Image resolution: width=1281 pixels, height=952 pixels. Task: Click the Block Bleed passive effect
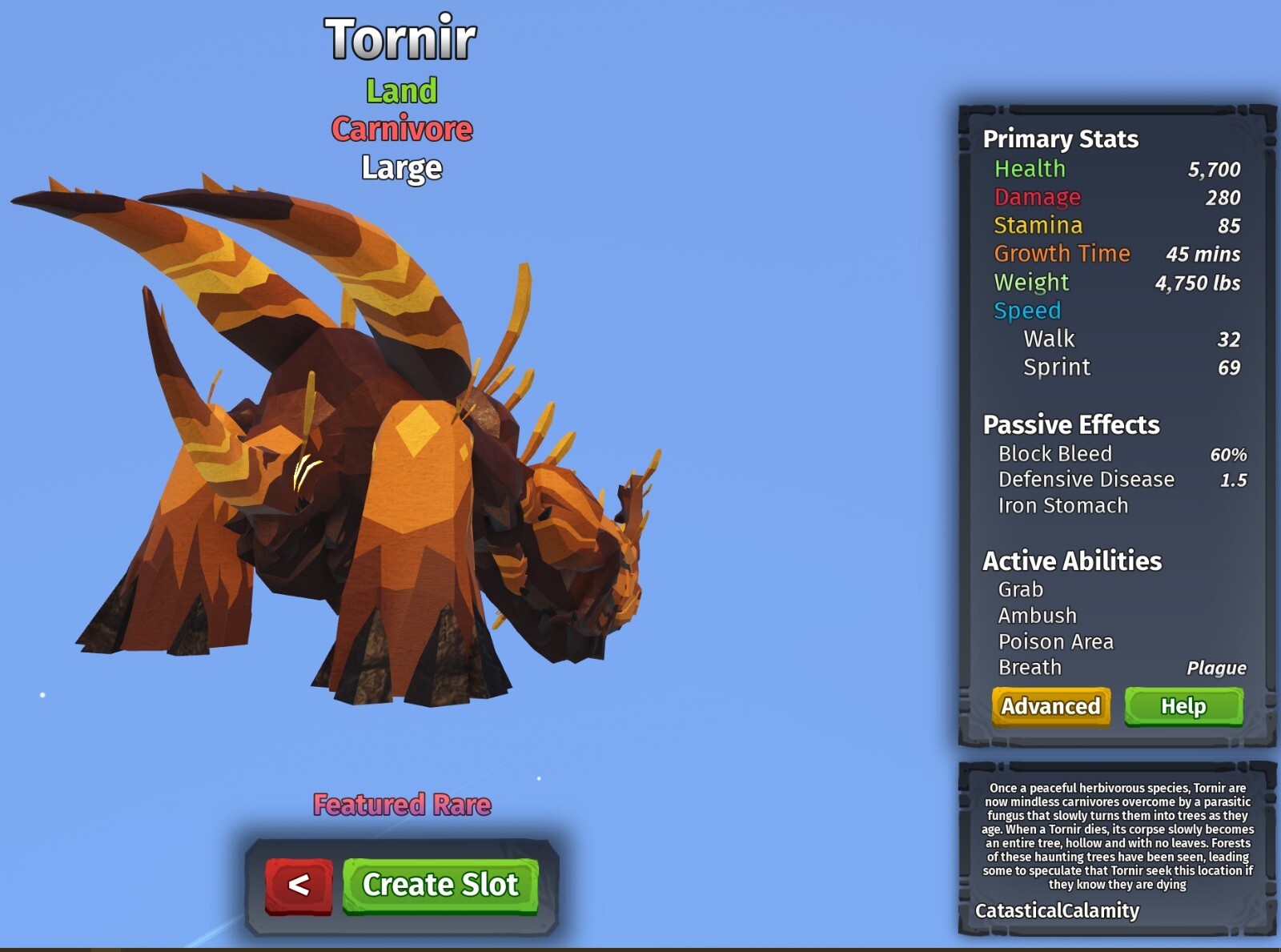tap(1054, 453)
